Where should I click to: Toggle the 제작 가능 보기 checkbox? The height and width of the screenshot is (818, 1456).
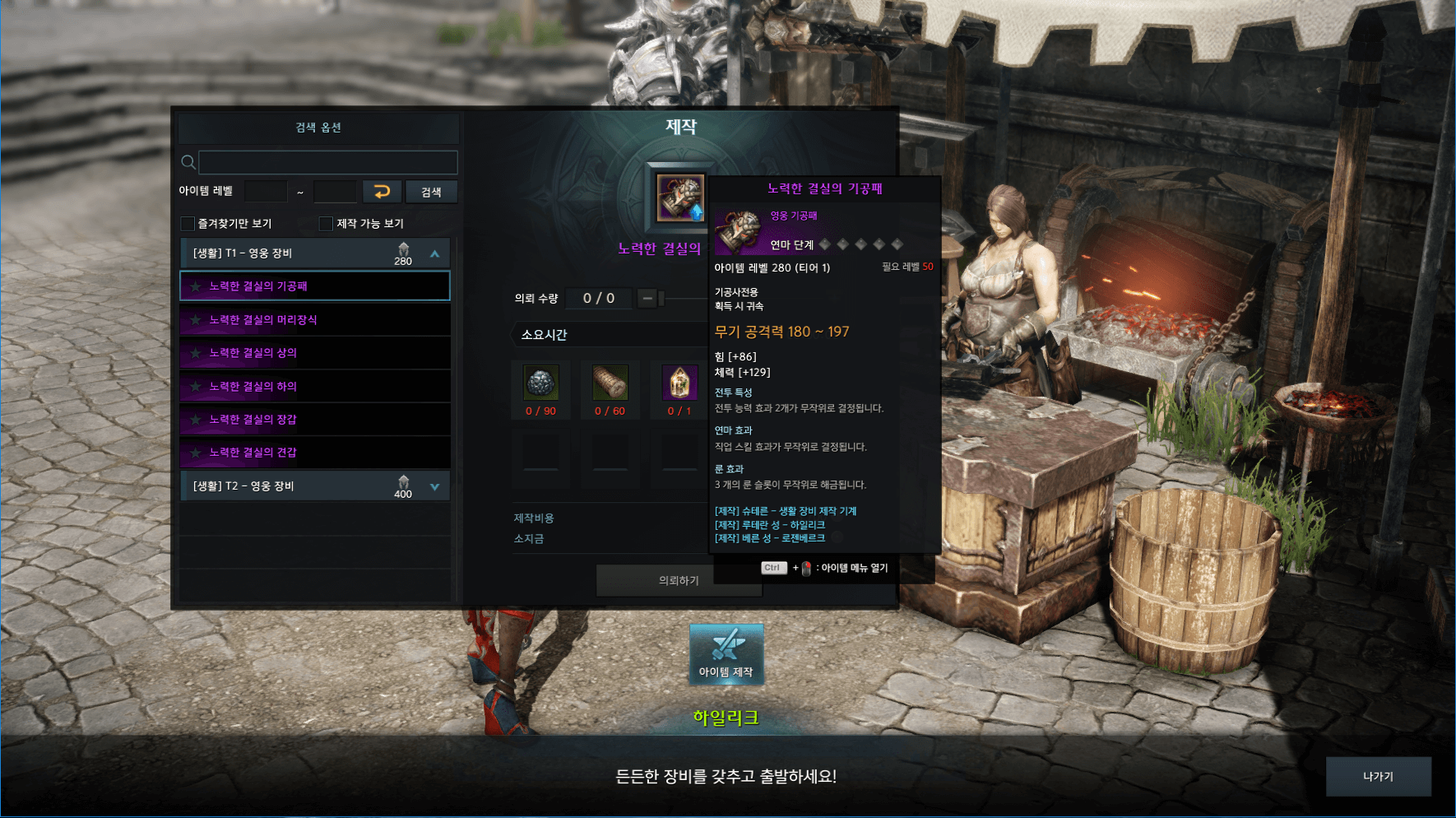click(x=326, y=224)
